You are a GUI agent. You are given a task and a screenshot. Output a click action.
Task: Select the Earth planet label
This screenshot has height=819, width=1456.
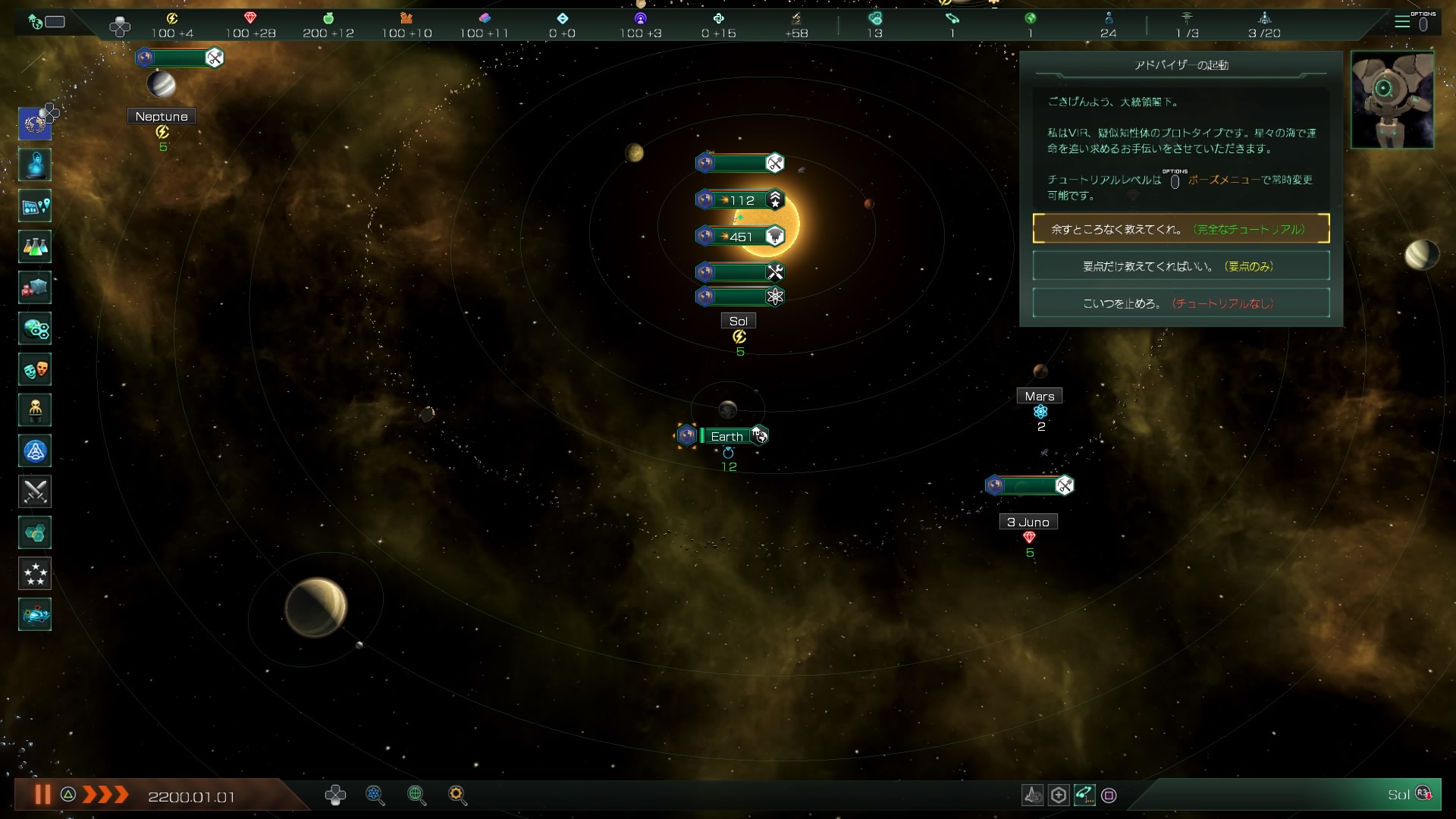726,436
